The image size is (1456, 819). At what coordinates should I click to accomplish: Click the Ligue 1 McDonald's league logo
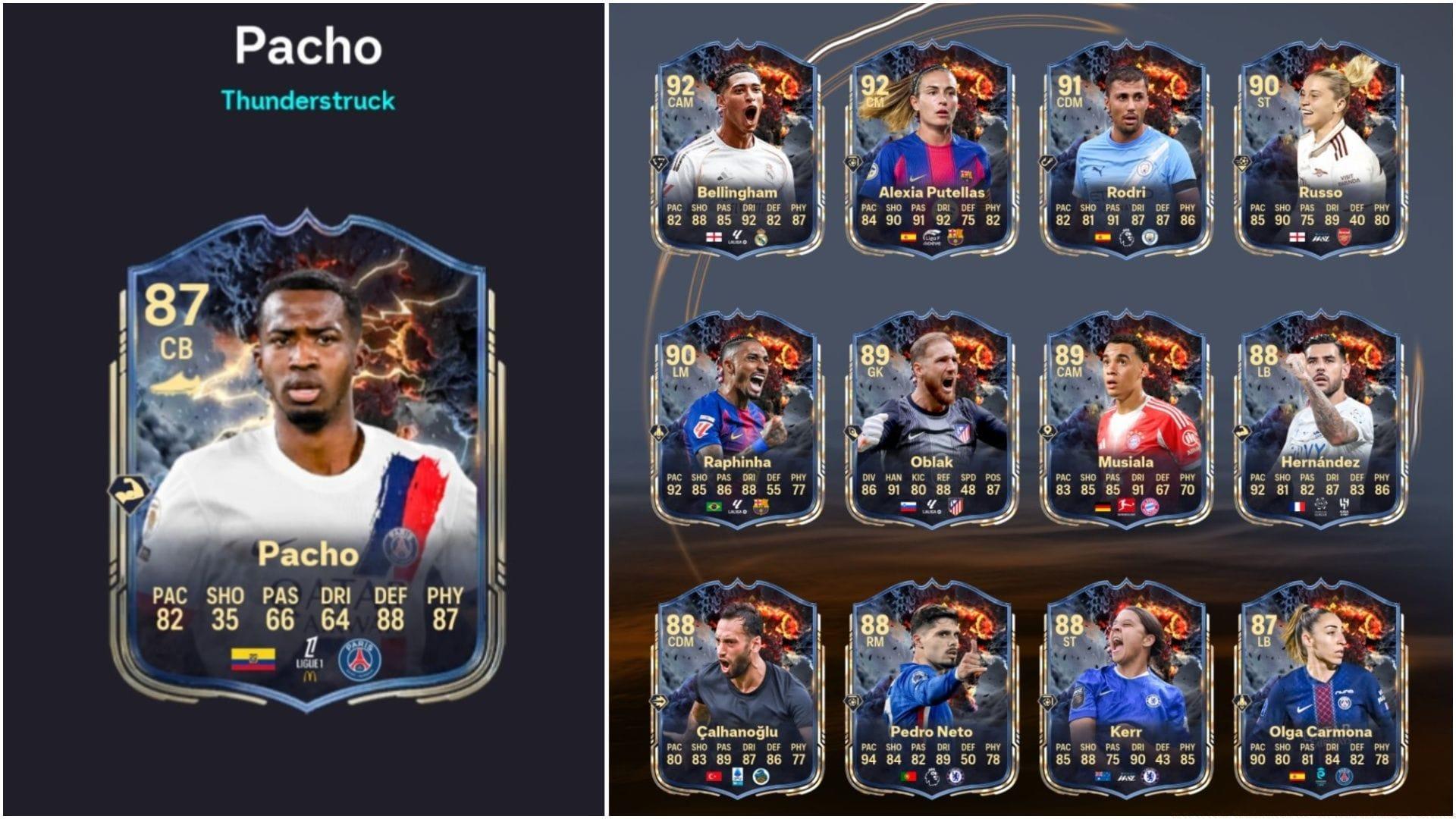coord(309,661)
